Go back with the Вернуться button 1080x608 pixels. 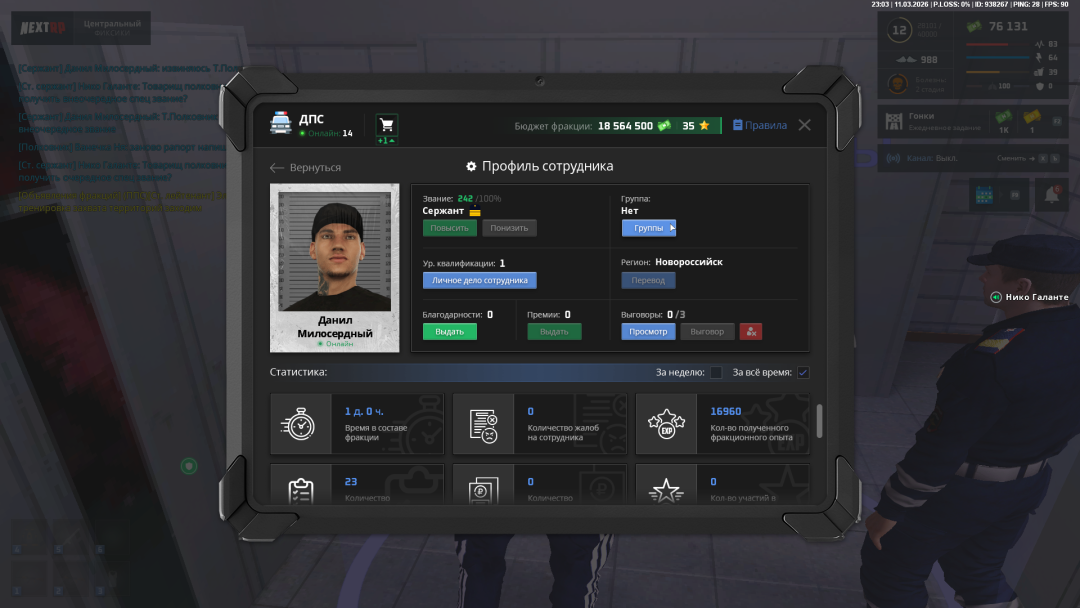[x=306, y=168]
